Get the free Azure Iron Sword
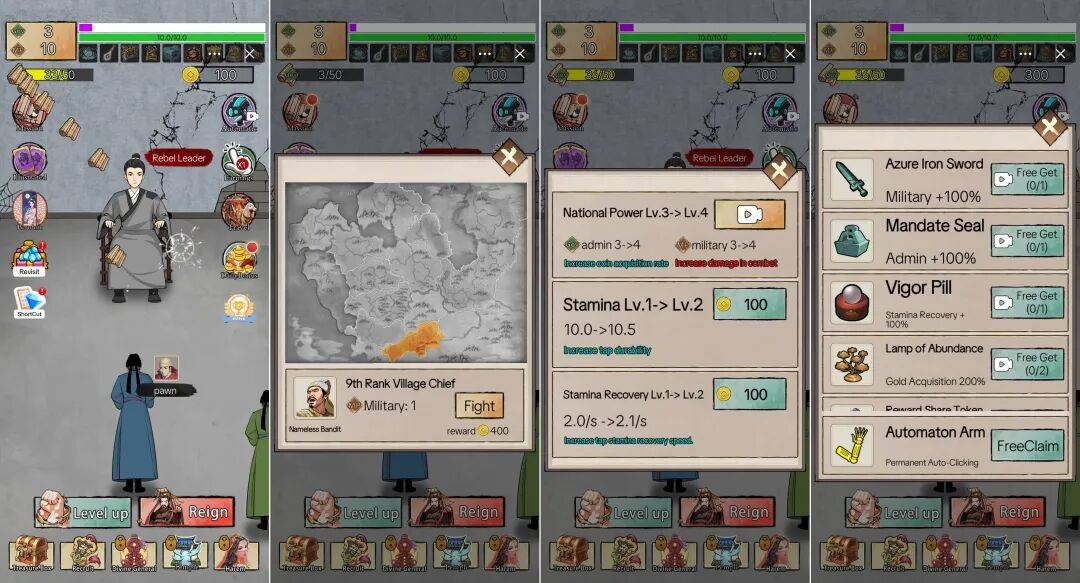 click(x=1026, y=179)
